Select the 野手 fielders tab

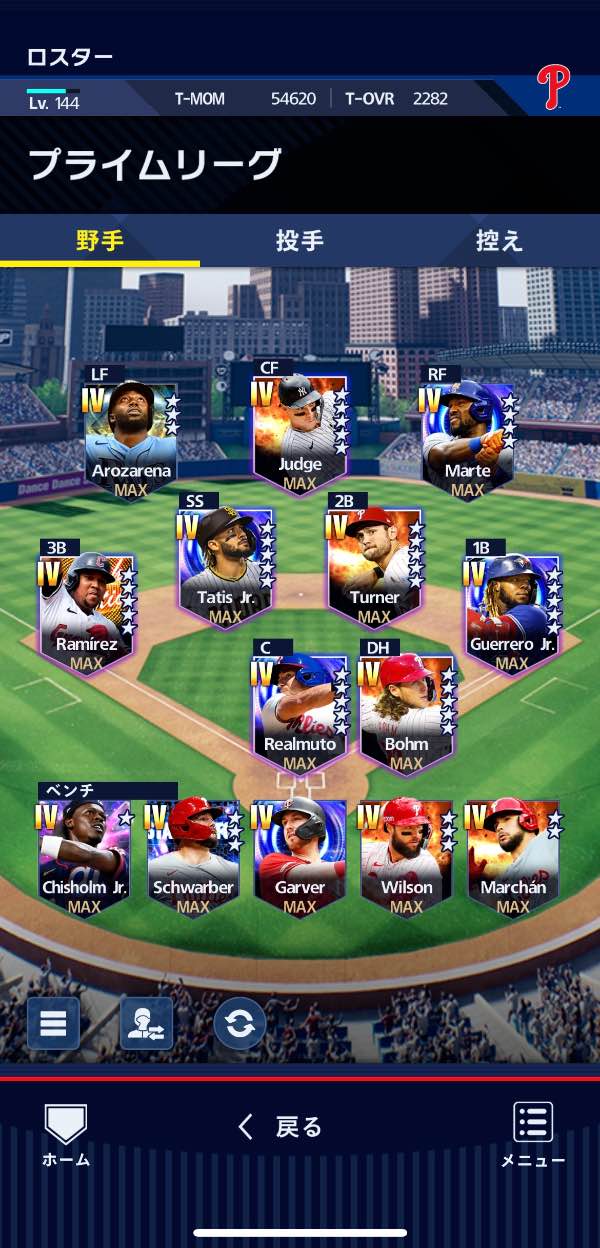(100, 241)
